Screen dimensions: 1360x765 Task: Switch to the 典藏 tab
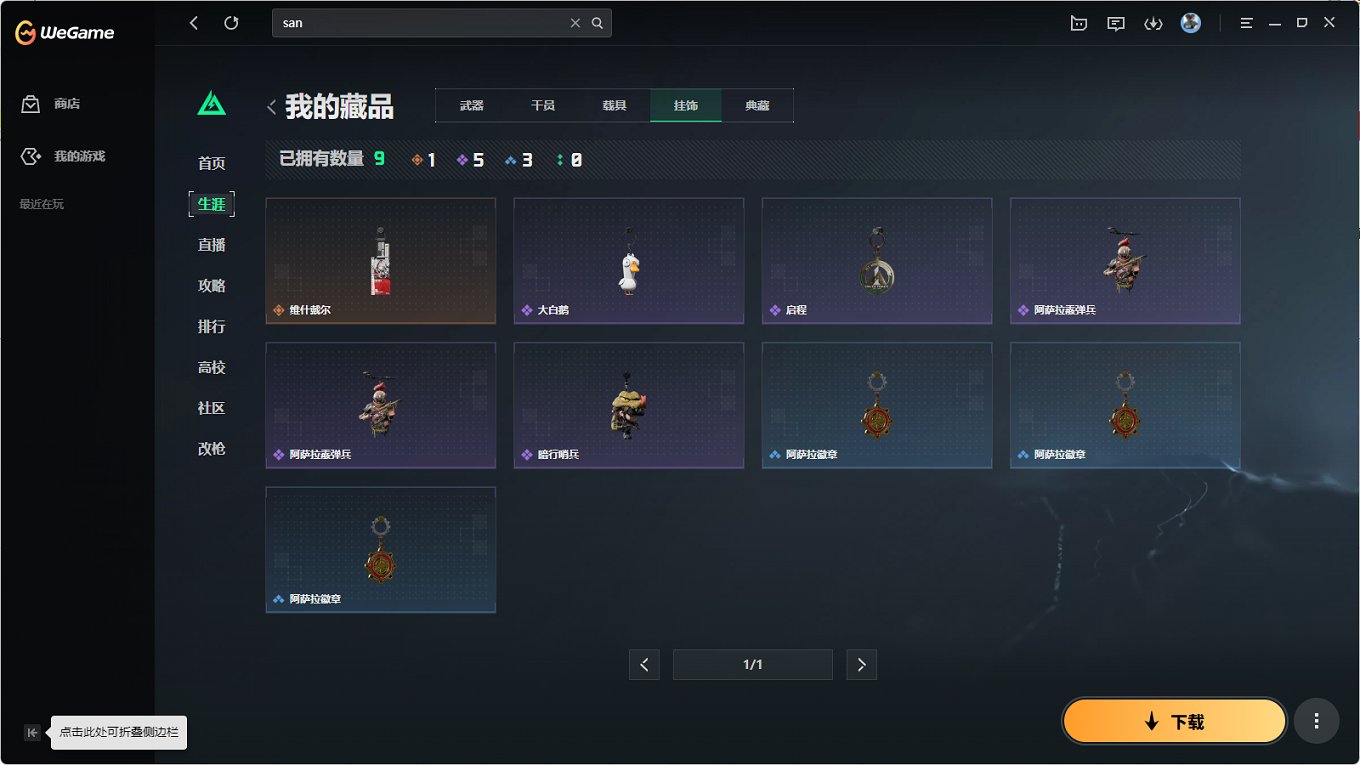coord(757,104)
